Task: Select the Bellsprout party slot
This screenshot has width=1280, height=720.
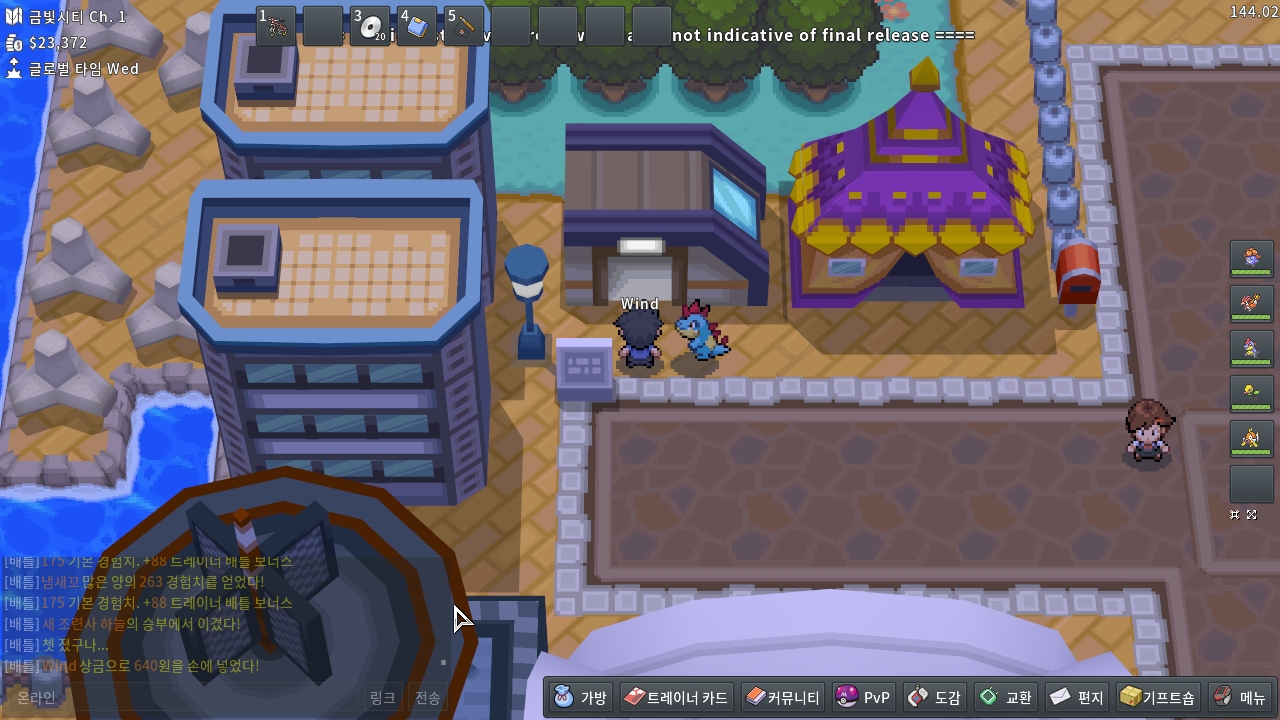Action: tap(1251, 393)
